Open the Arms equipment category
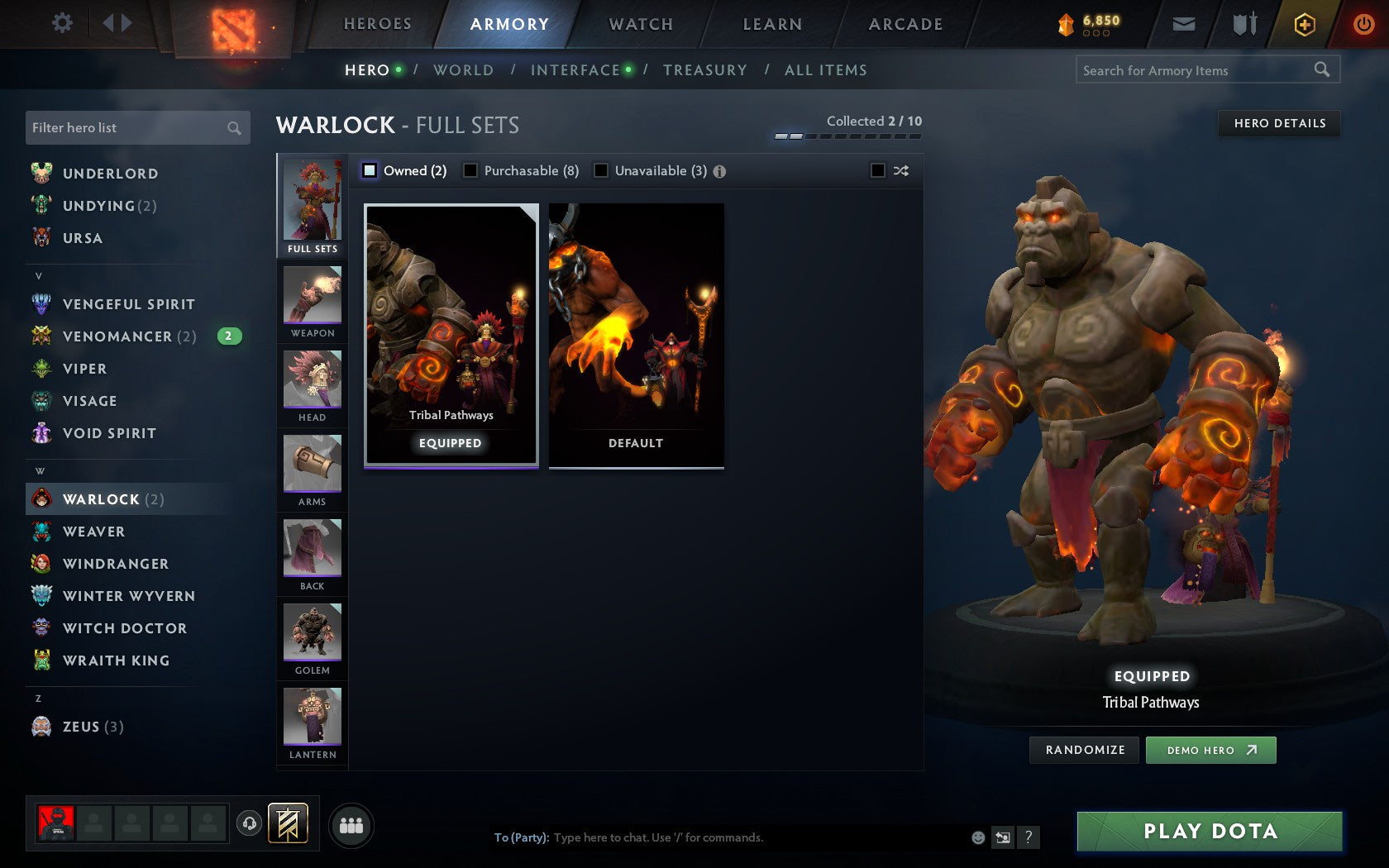The width and height of the screenshot is (1389, 868). point(312,470)
